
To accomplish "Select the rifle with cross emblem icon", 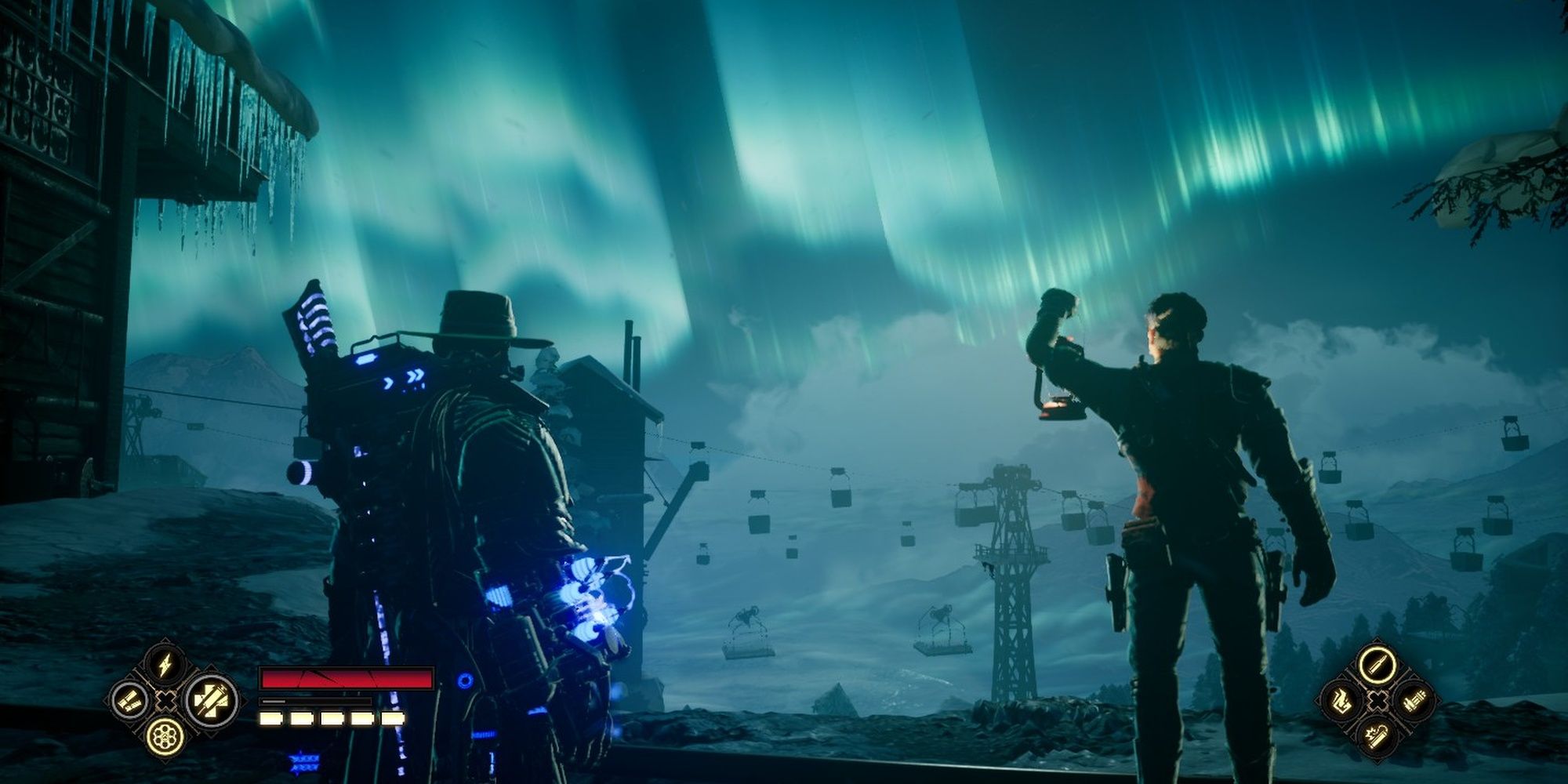I will coord(210,700).
